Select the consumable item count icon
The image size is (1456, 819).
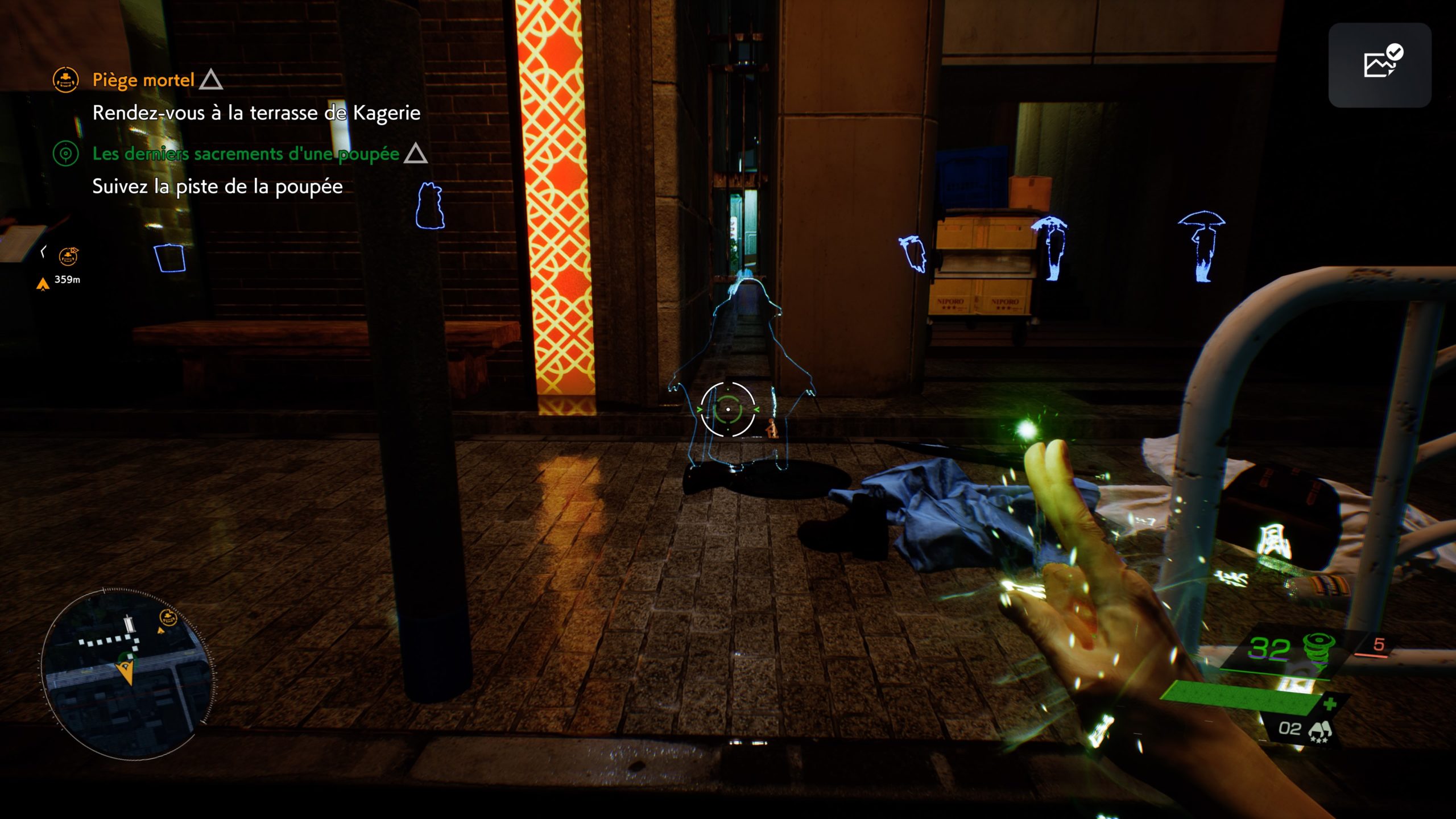(1319, 730)
